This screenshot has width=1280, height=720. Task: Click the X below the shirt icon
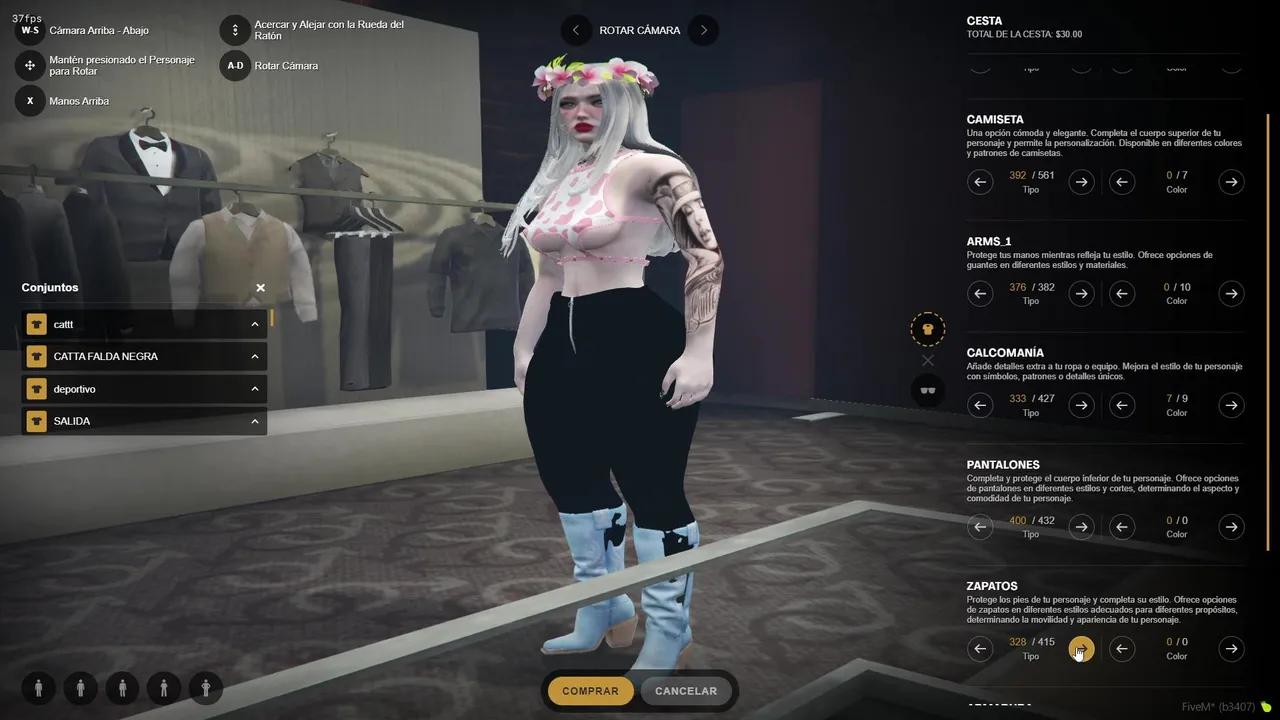928,360
